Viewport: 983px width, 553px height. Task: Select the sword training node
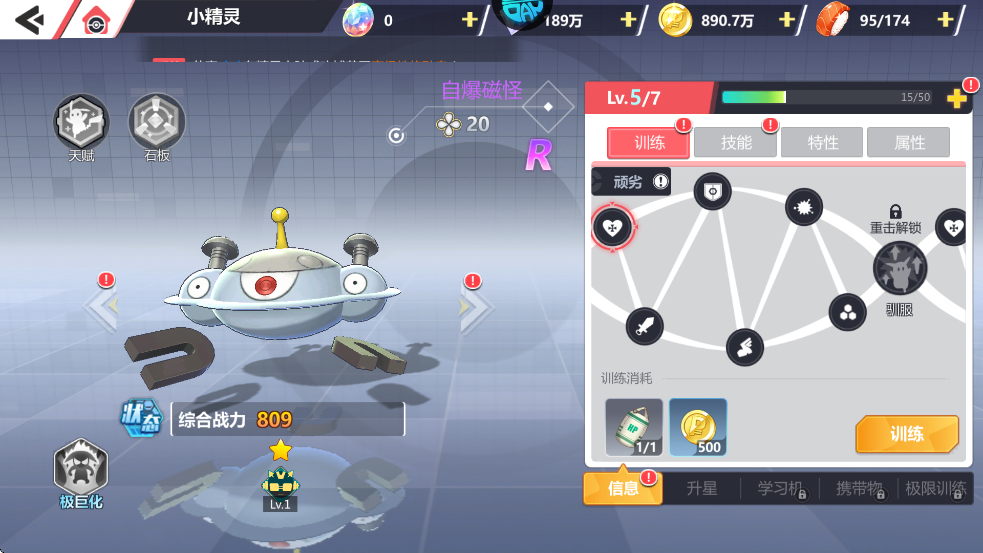[644, 325]
